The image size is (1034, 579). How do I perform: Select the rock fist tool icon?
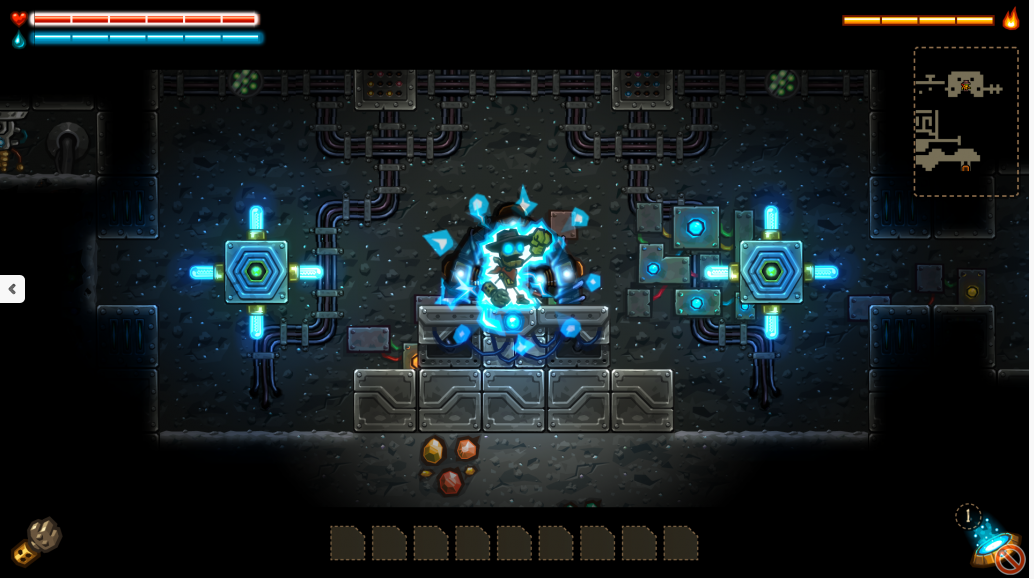[37, 541]
